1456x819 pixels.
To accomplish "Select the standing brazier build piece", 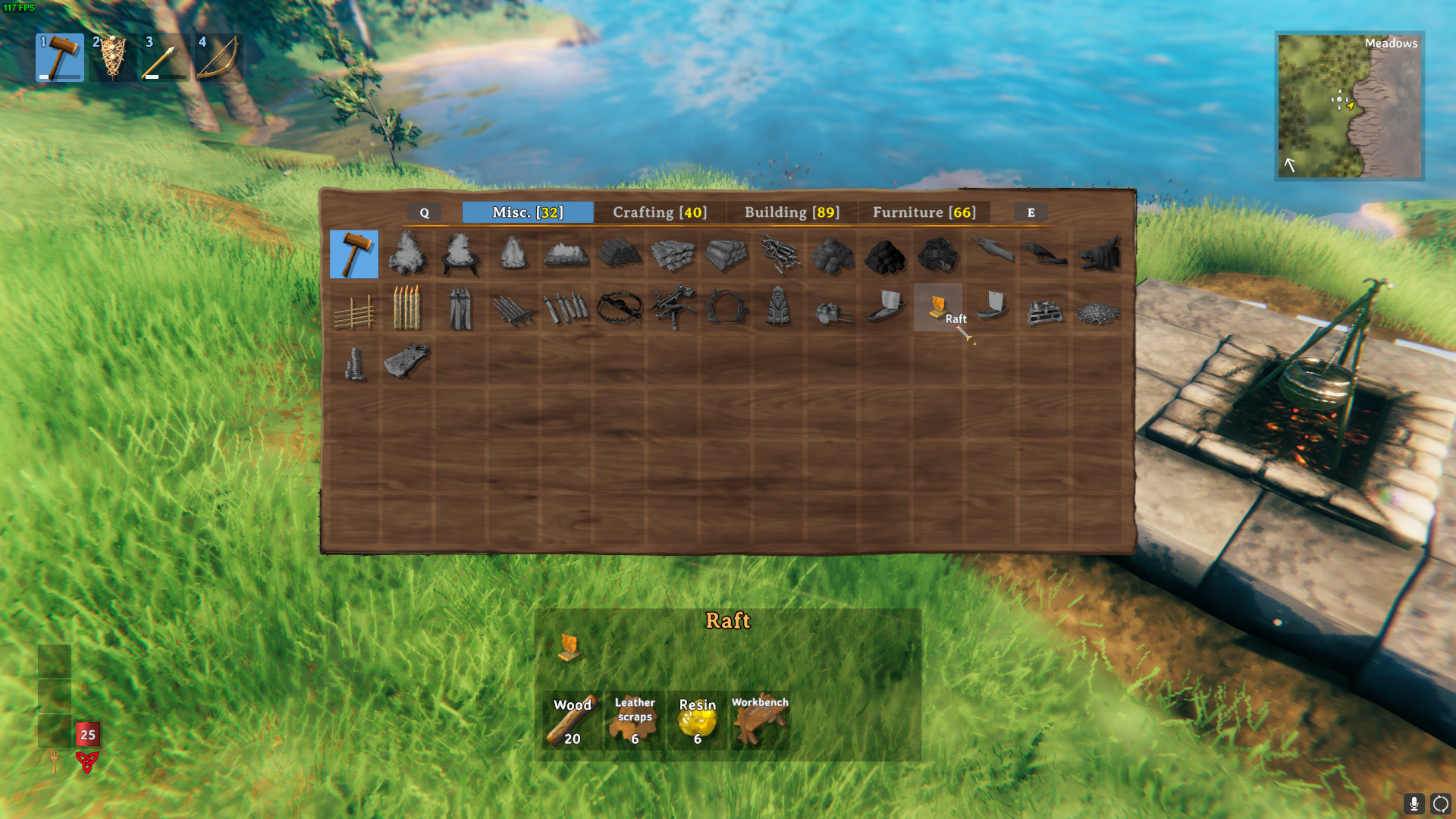I will click(x=460, y=255).
